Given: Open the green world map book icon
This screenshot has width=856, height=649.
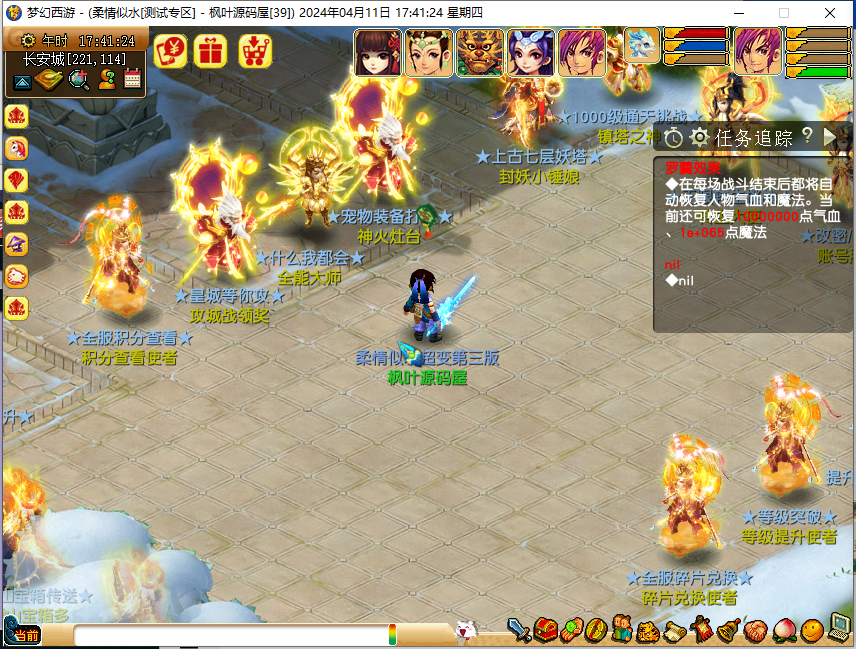Looking at the screenshot, I should point(50,80).
